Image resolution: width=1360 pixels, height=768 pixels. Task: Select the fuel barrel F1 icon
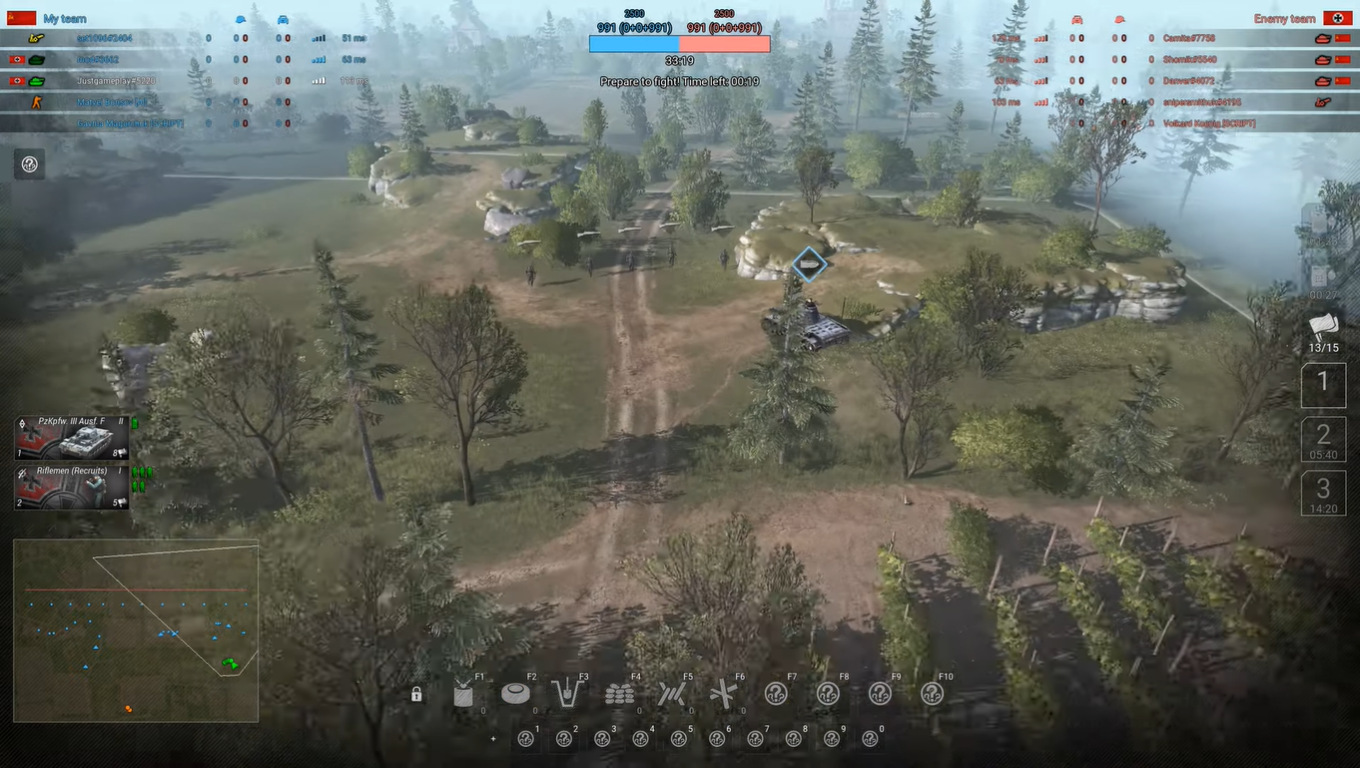click(x=463, y=692)
